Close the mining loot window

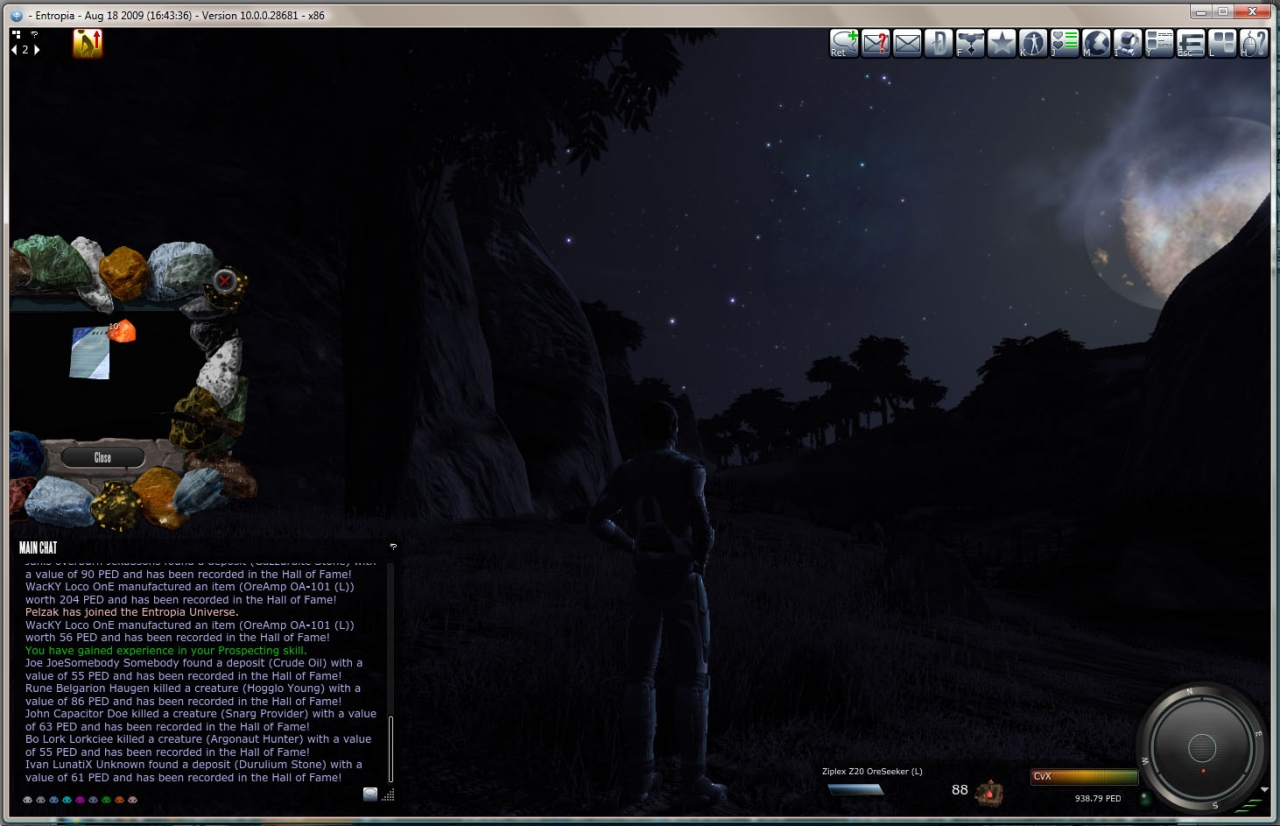click(102, 457)
